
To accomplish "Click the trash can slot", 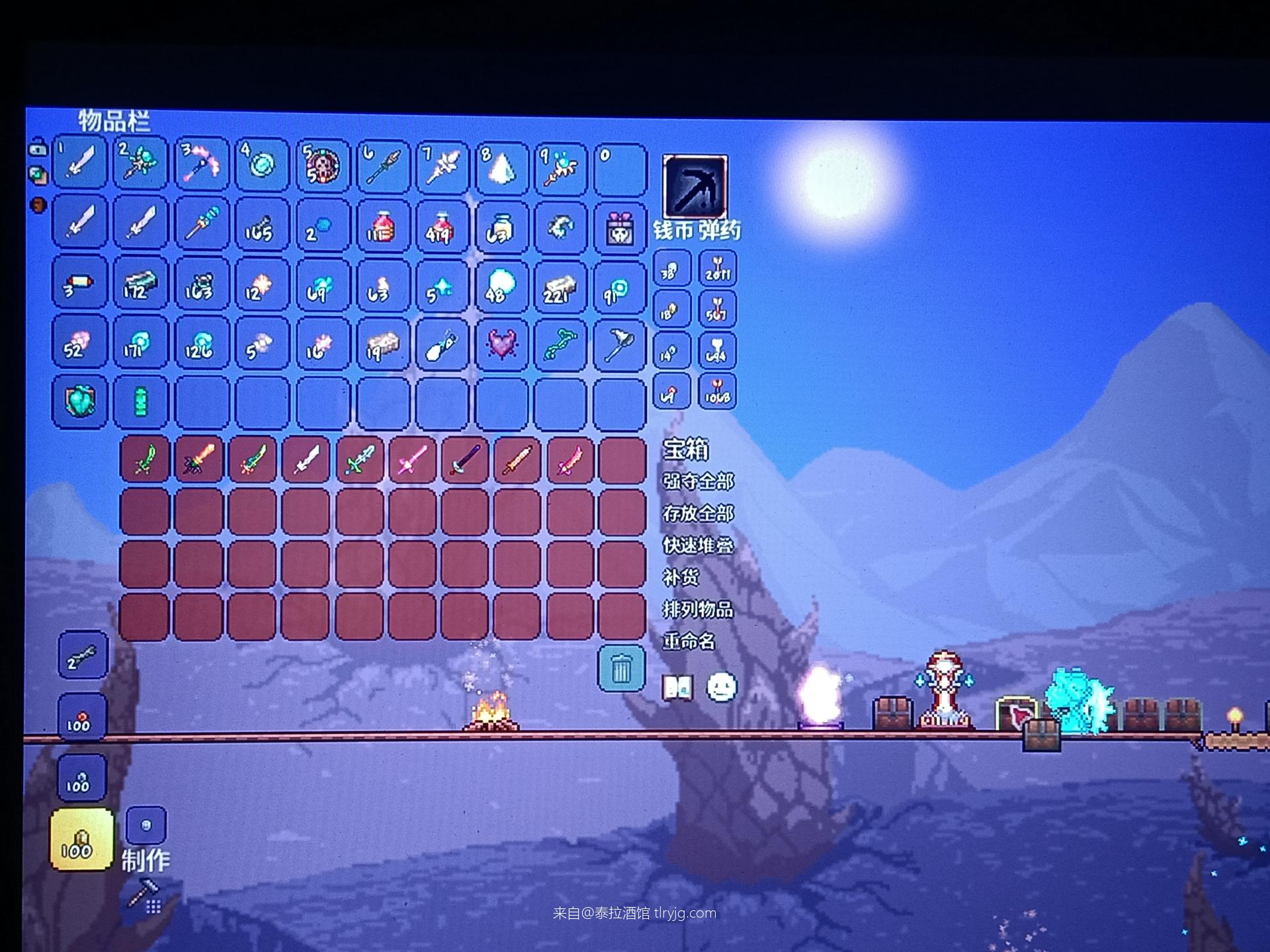I will pos(621,668).
